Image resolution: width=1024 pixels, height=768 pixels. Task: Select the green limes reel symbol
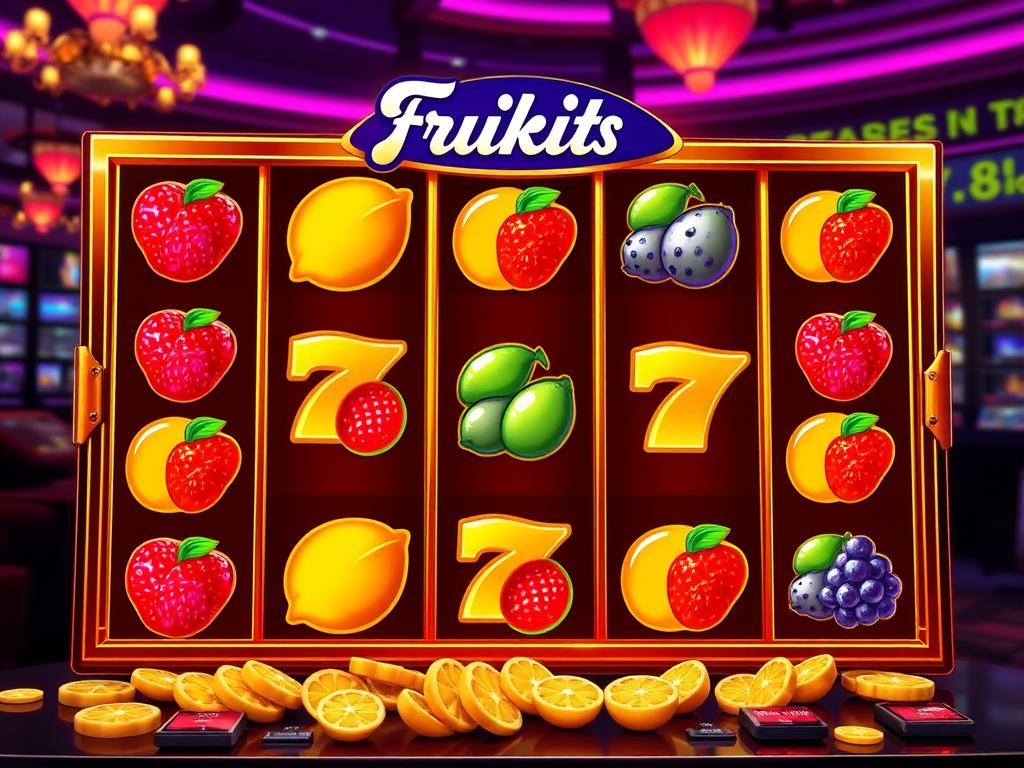click(515, 401)
